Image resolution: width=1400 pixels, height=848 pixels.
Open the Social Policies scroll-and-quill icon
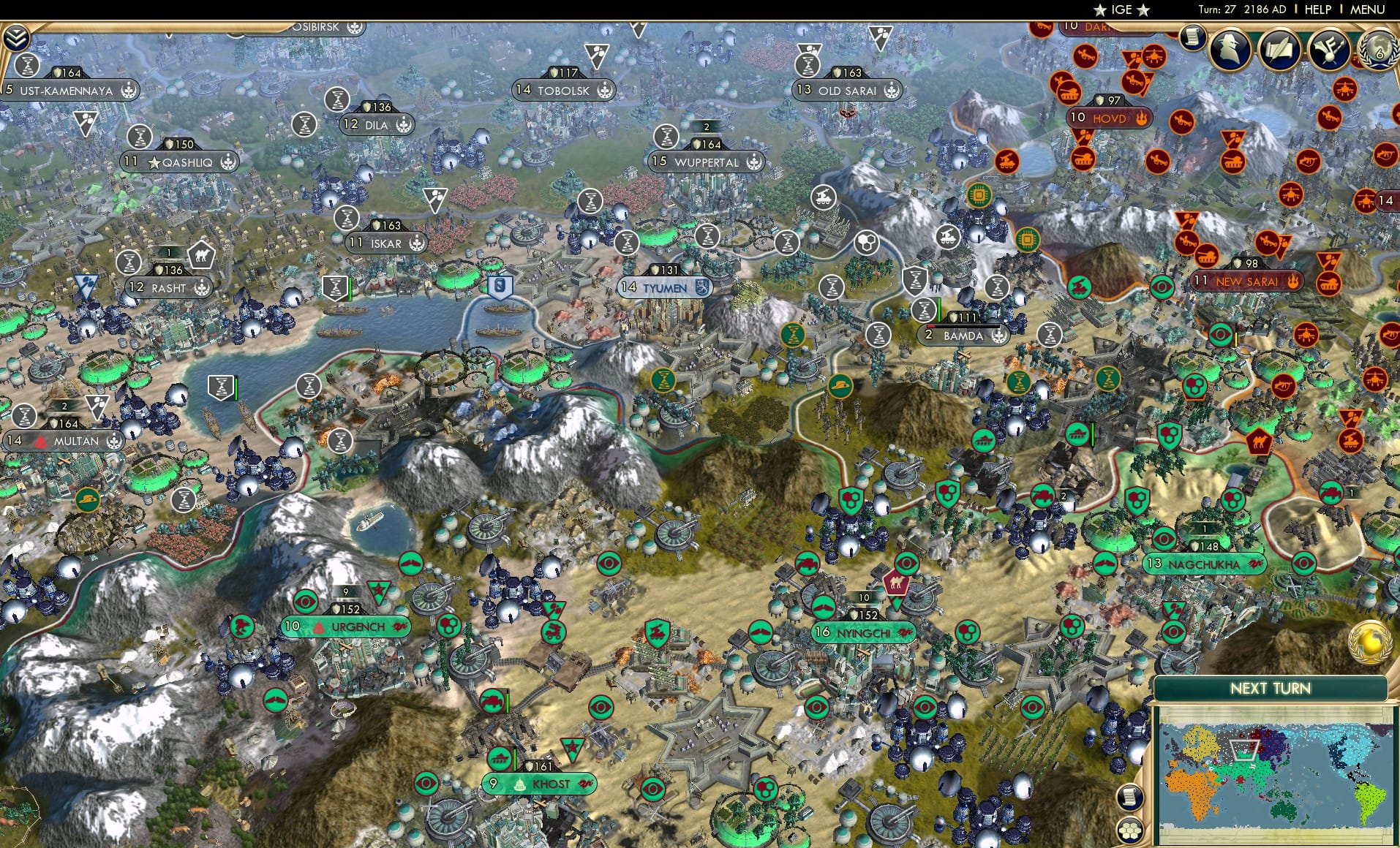1279,50
